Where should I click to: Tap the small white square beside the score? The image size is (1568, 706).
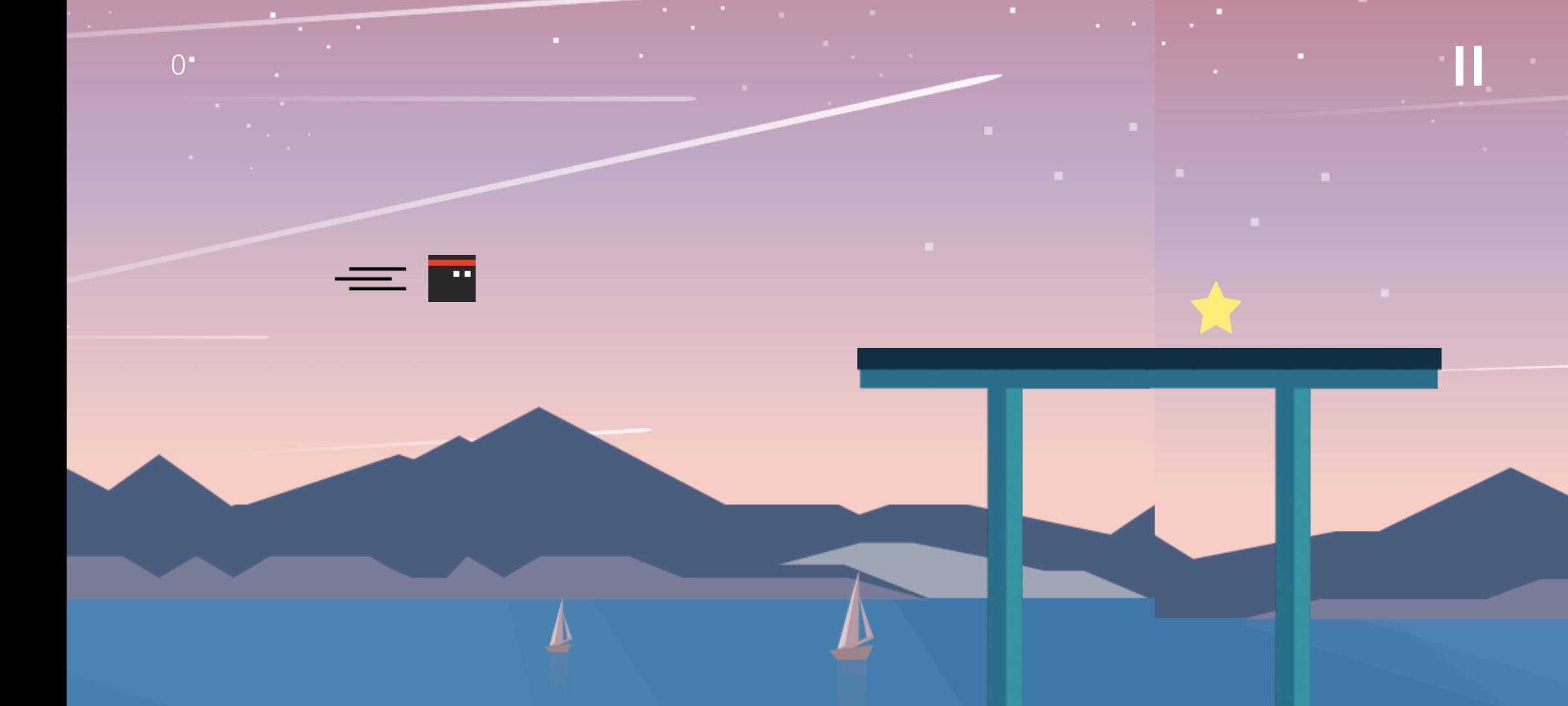(x=191, y=60)
